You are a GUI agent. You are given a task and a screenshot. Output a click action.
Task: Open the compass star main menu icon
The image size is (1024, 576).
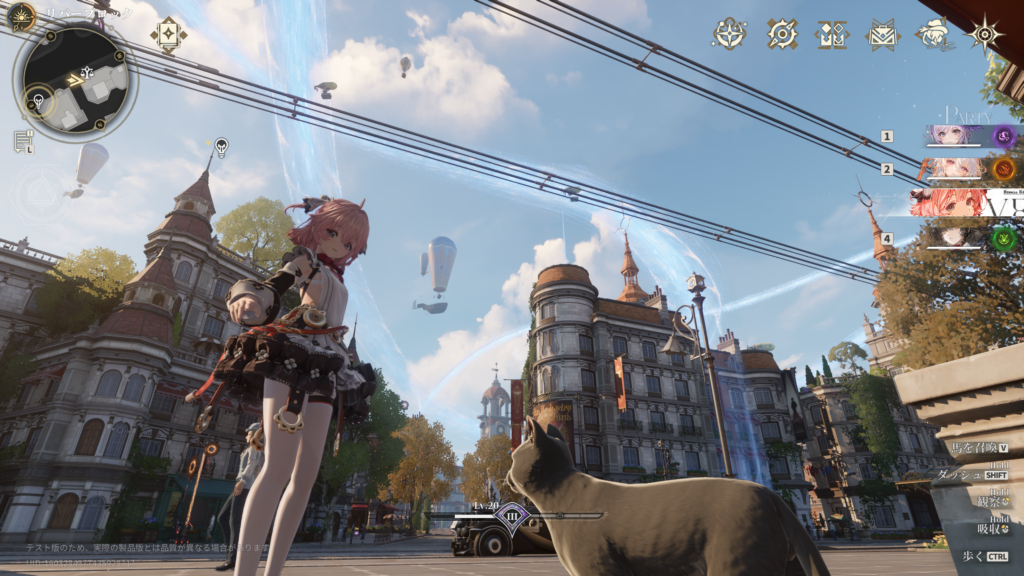pyautogui.click(x=985, y=34)
